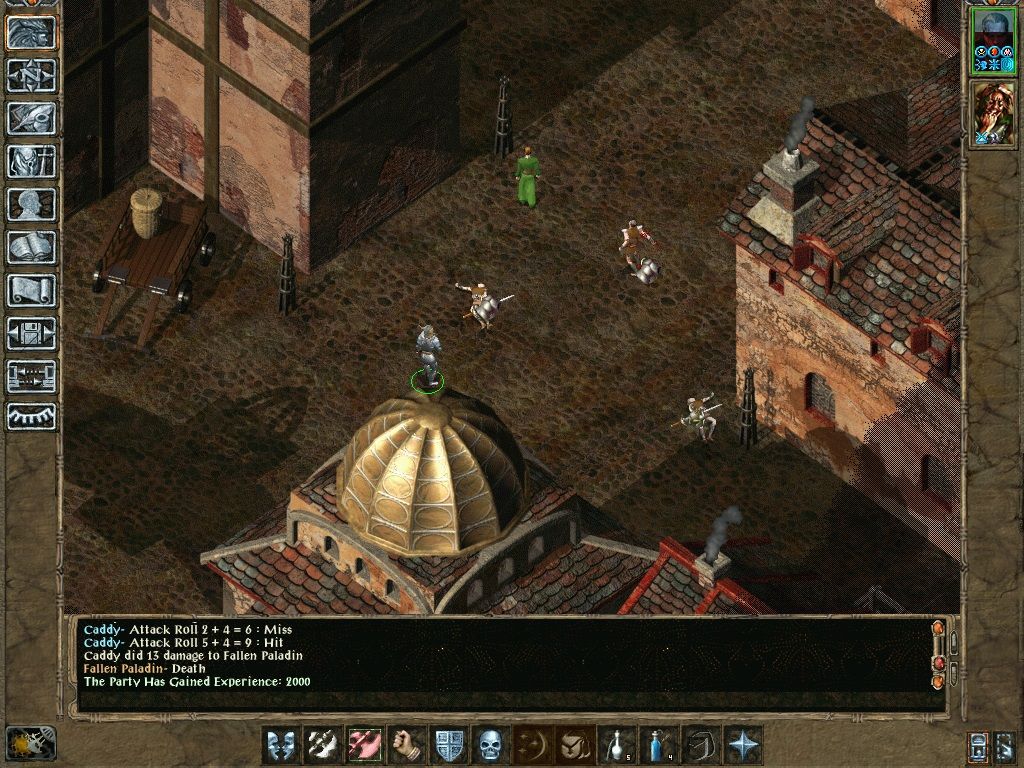Select the second party member's portrait
1024x768 pixels.
[992, 113]
